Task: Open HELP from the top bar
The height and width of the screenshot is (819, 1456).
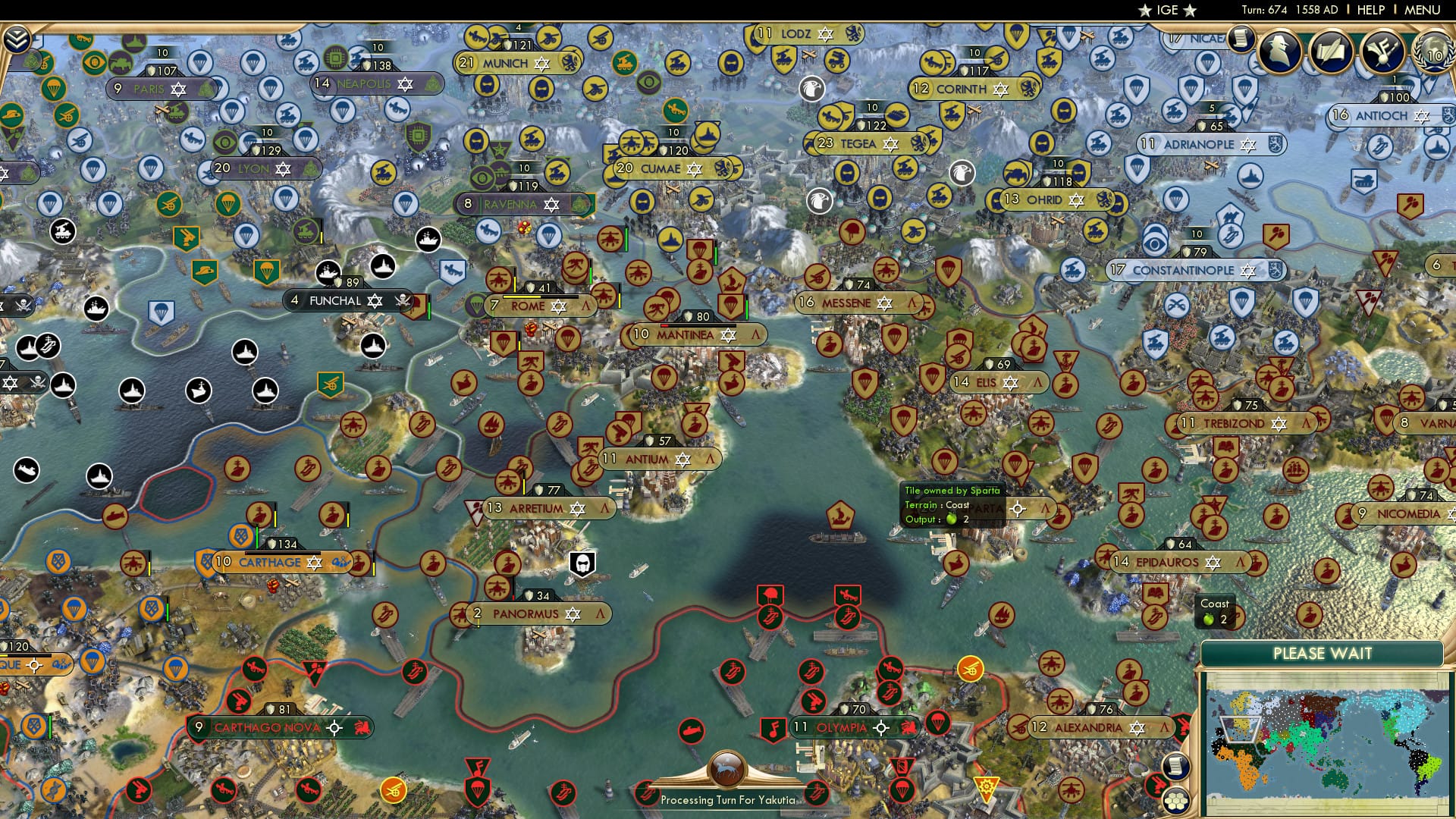Action: click(1370, 10)
